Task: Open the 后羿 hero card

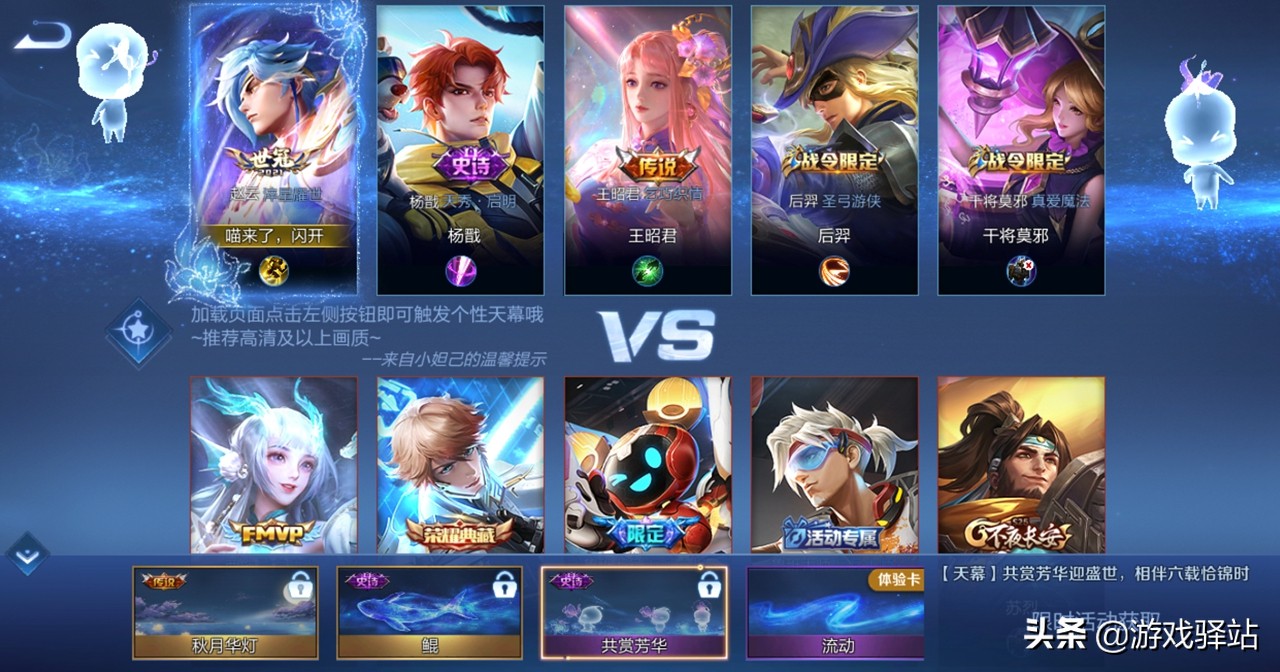Action: (x=834, y=150)
